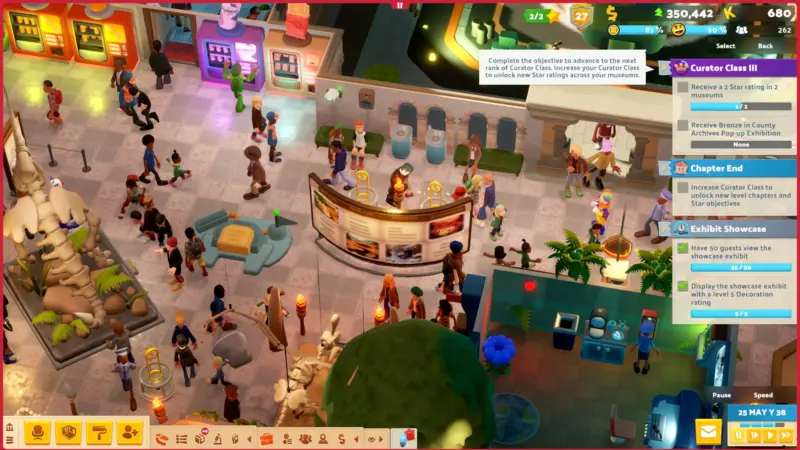Select the paint roller decorate tool
The height and width of the screenshot is (450, 800).
(x=99, y=432)
